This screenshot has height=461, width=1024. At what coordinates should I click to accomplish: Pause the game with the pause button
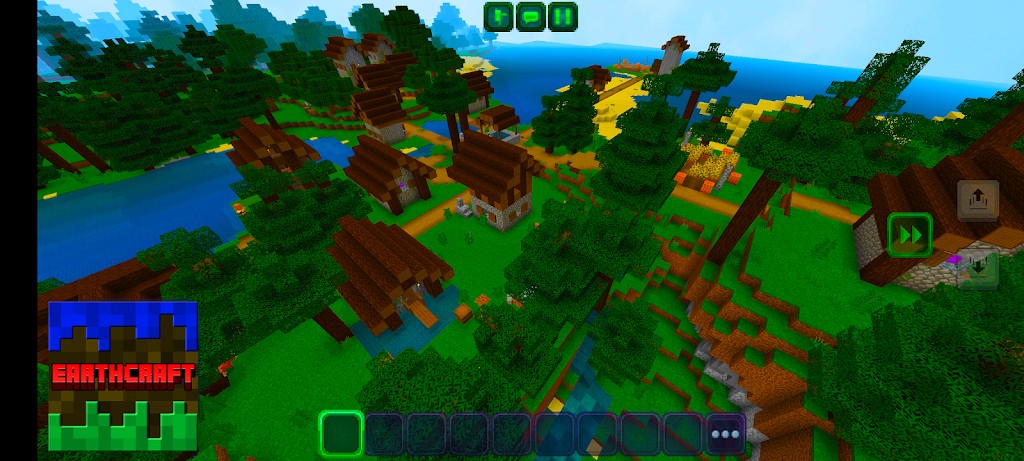coord(563,16)
